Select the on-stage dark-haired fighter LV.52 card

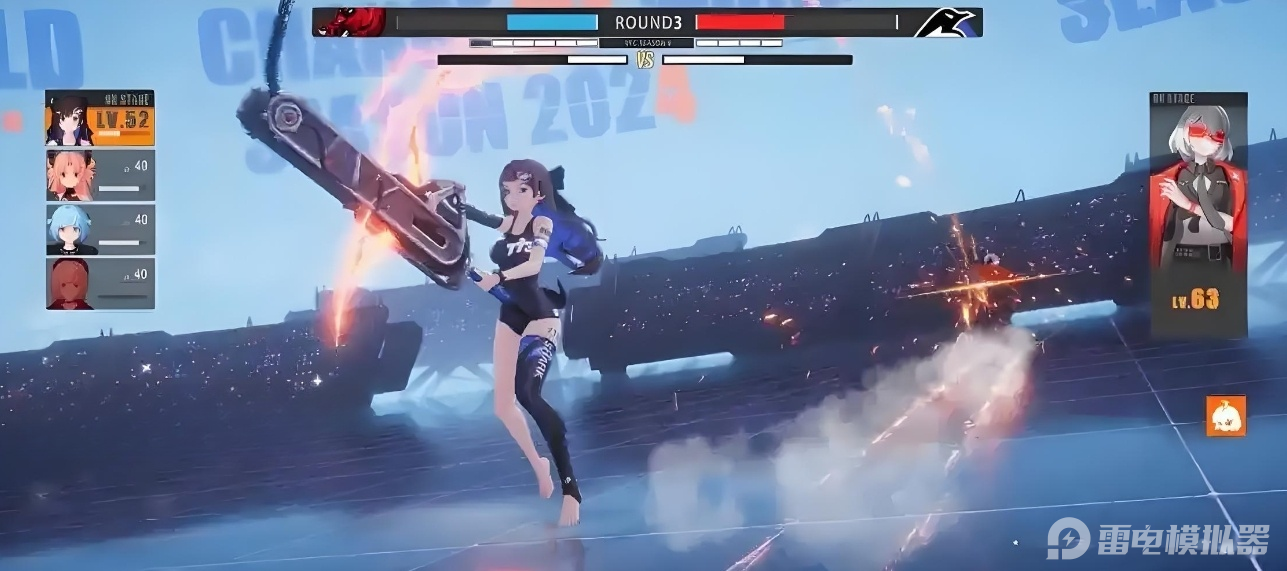99,119
